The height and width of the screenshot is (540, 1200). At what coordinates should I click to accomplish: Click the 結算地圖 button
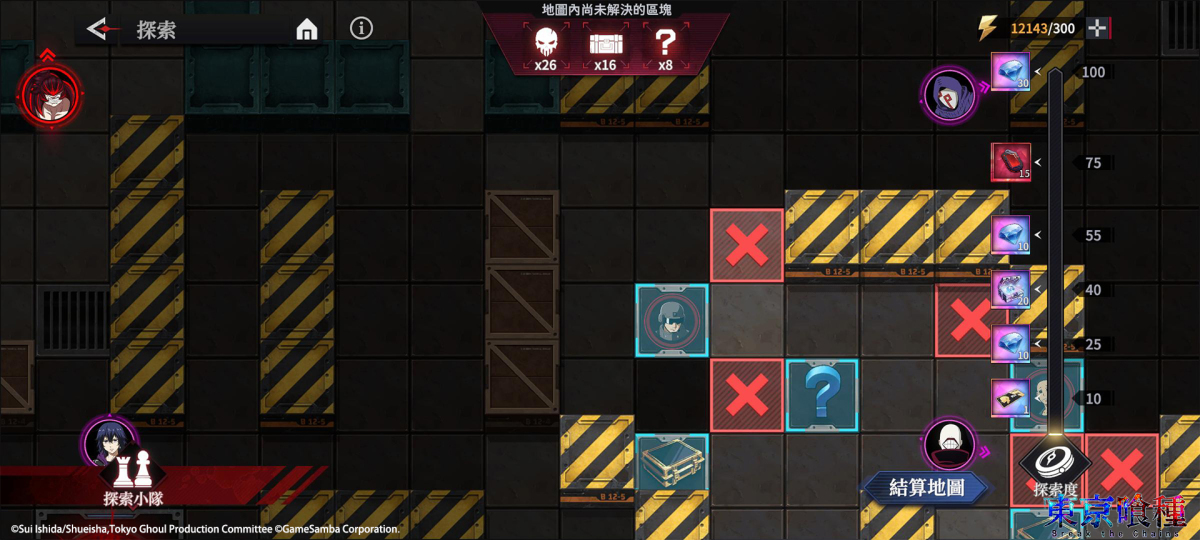[x=927, y=488]
